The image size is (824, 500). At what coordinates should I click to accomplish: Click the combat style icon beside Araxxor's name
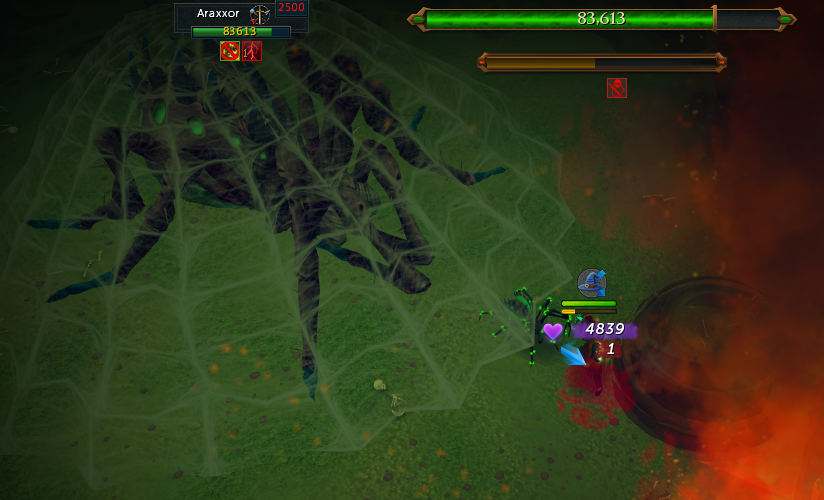pyautogui.click(x=260, y=14)
